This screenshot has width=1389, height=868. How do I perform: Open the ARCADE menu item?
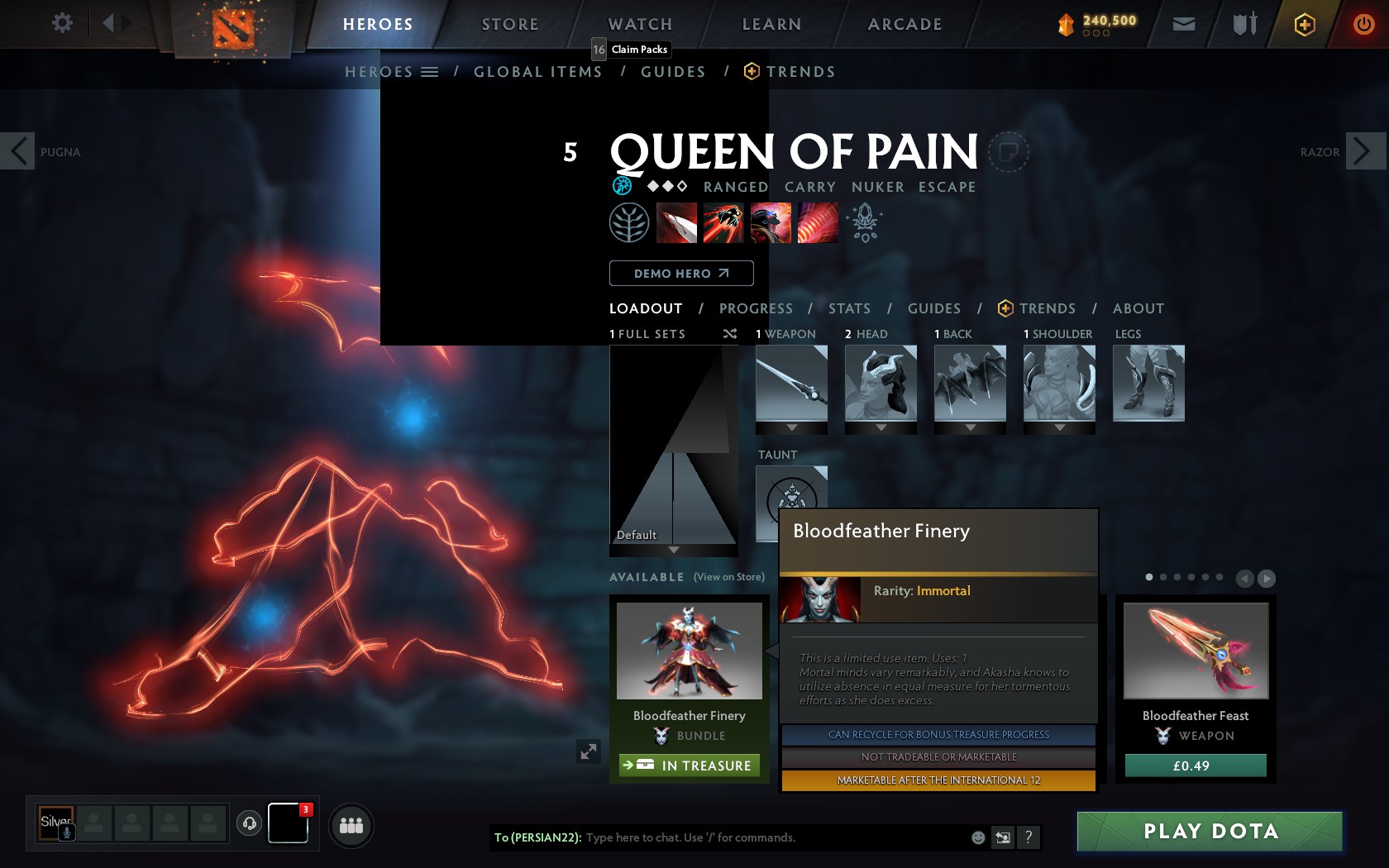[903, 24]
